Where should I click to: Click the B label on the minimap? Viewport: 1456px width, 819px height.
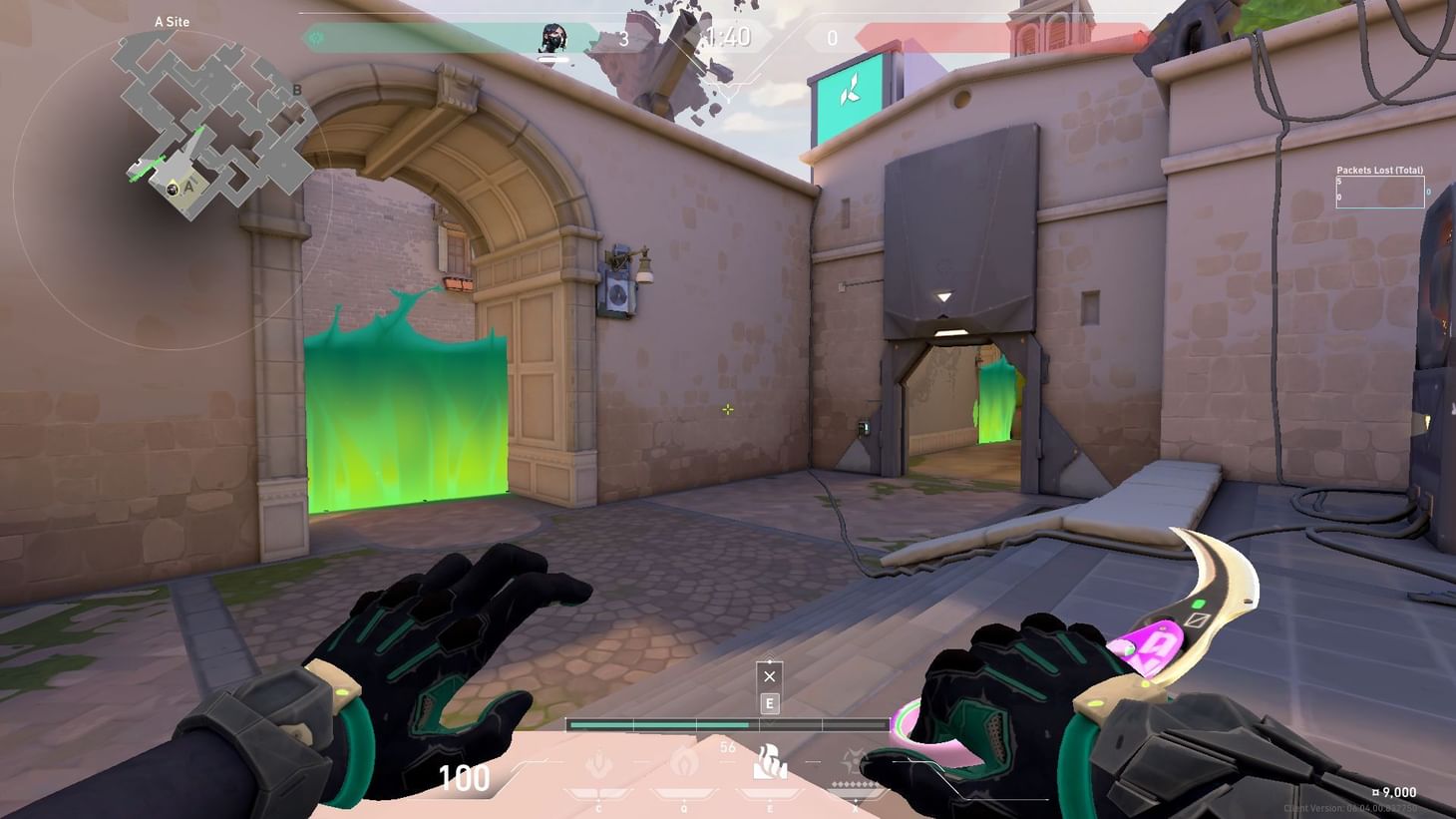tap(297, 91)
